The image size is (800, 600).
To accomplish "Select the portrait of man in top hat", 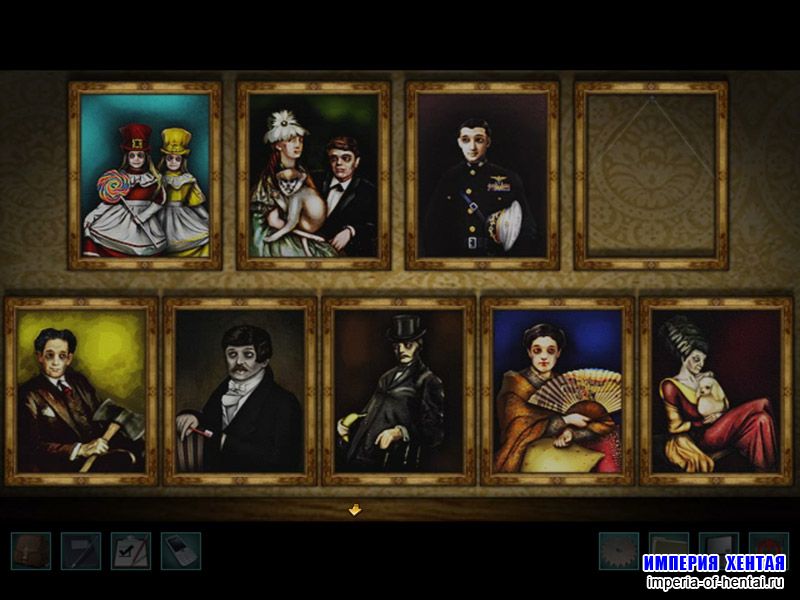I will pyautogui.click(x=398, y=391).
